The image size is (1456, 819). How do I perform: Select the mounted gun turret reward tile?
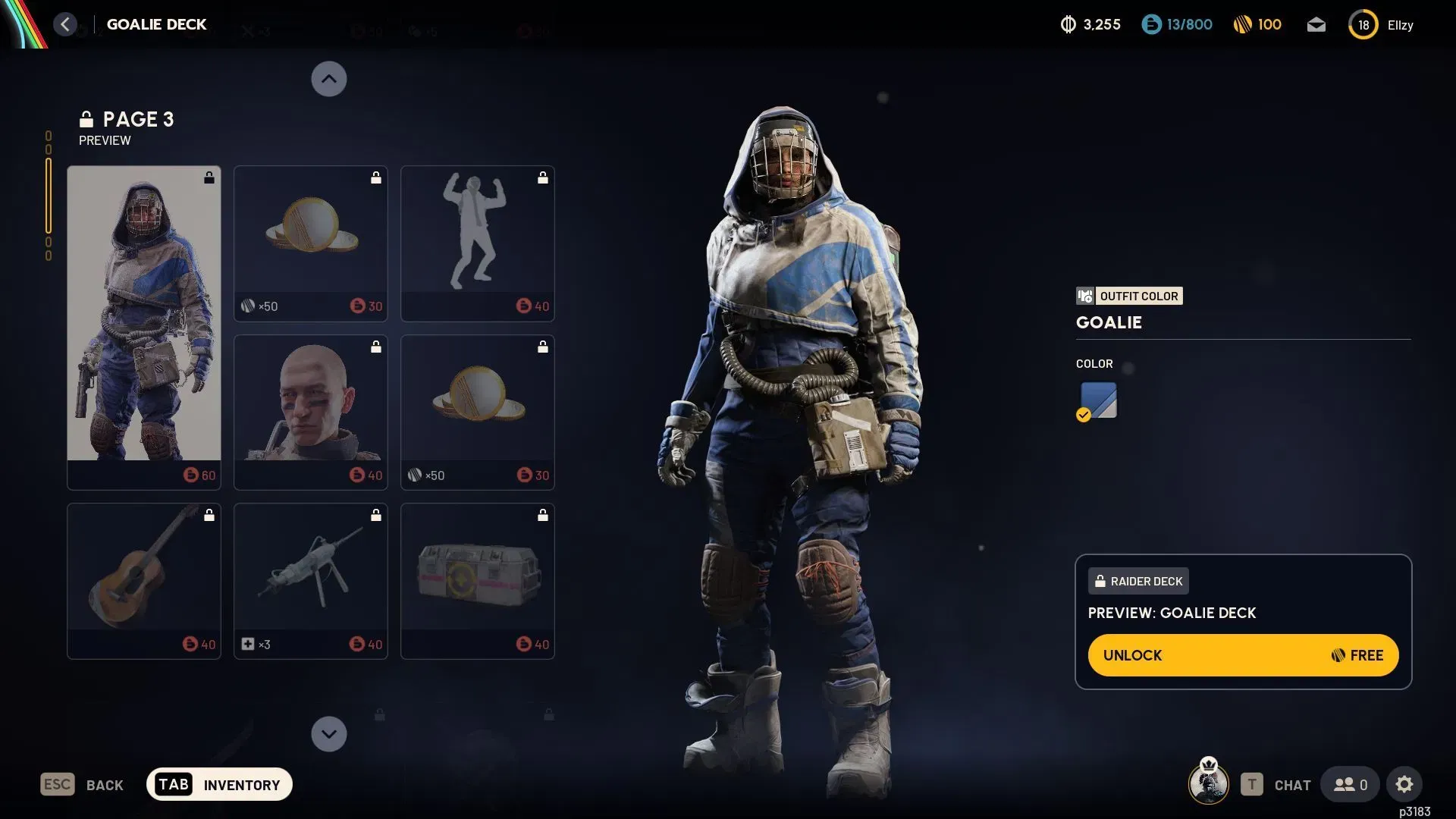coord(310,581)
